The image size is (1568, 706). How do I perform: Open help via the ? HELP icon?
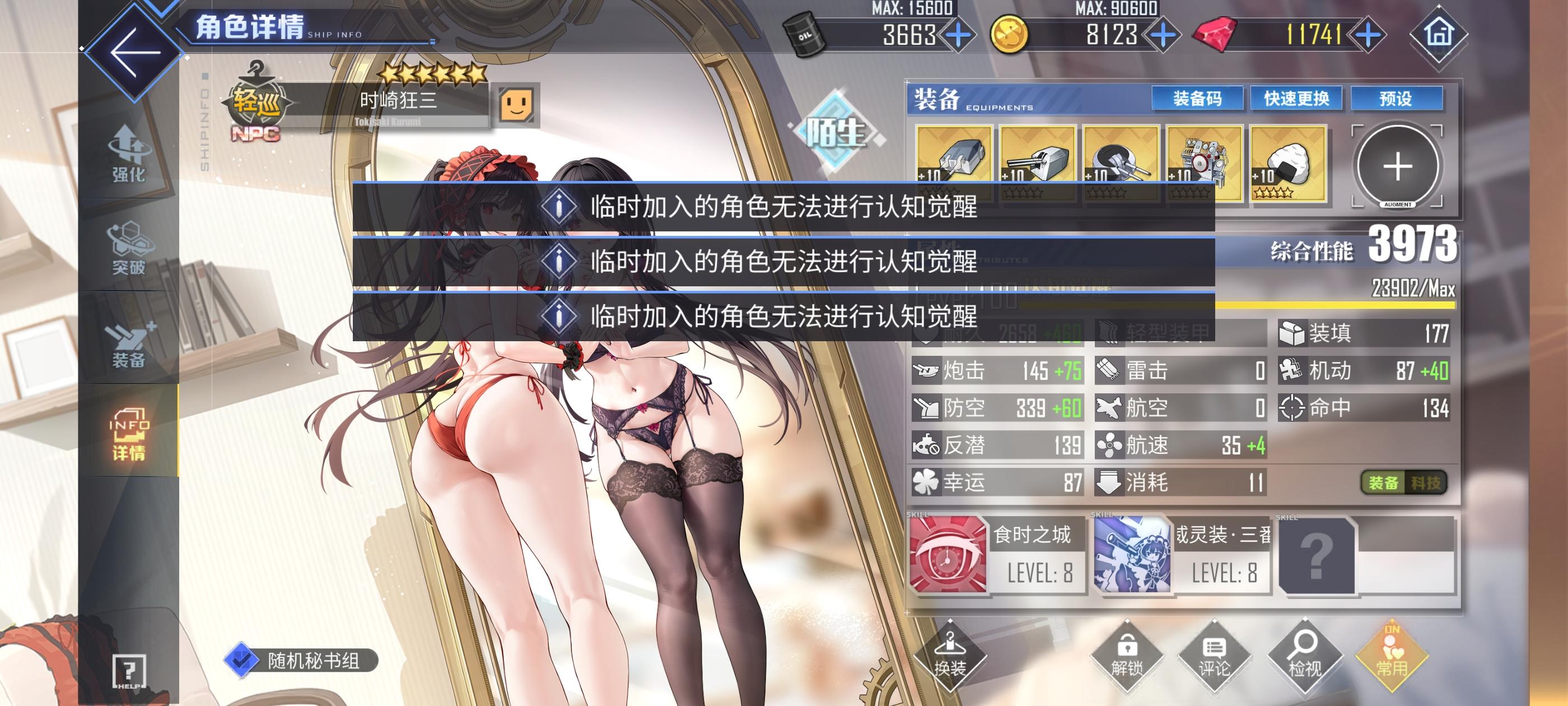[x=129, y=669]
